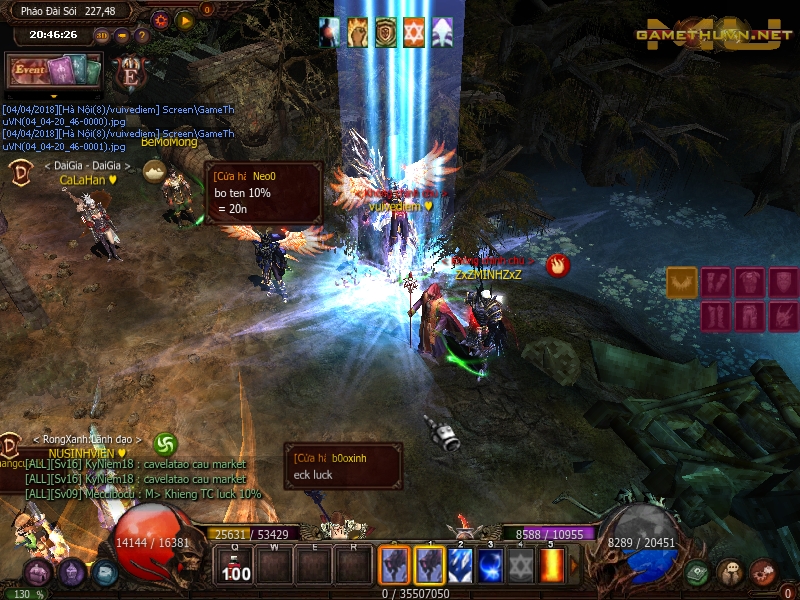Open the red gear system menu icon

tap(763, 571)
